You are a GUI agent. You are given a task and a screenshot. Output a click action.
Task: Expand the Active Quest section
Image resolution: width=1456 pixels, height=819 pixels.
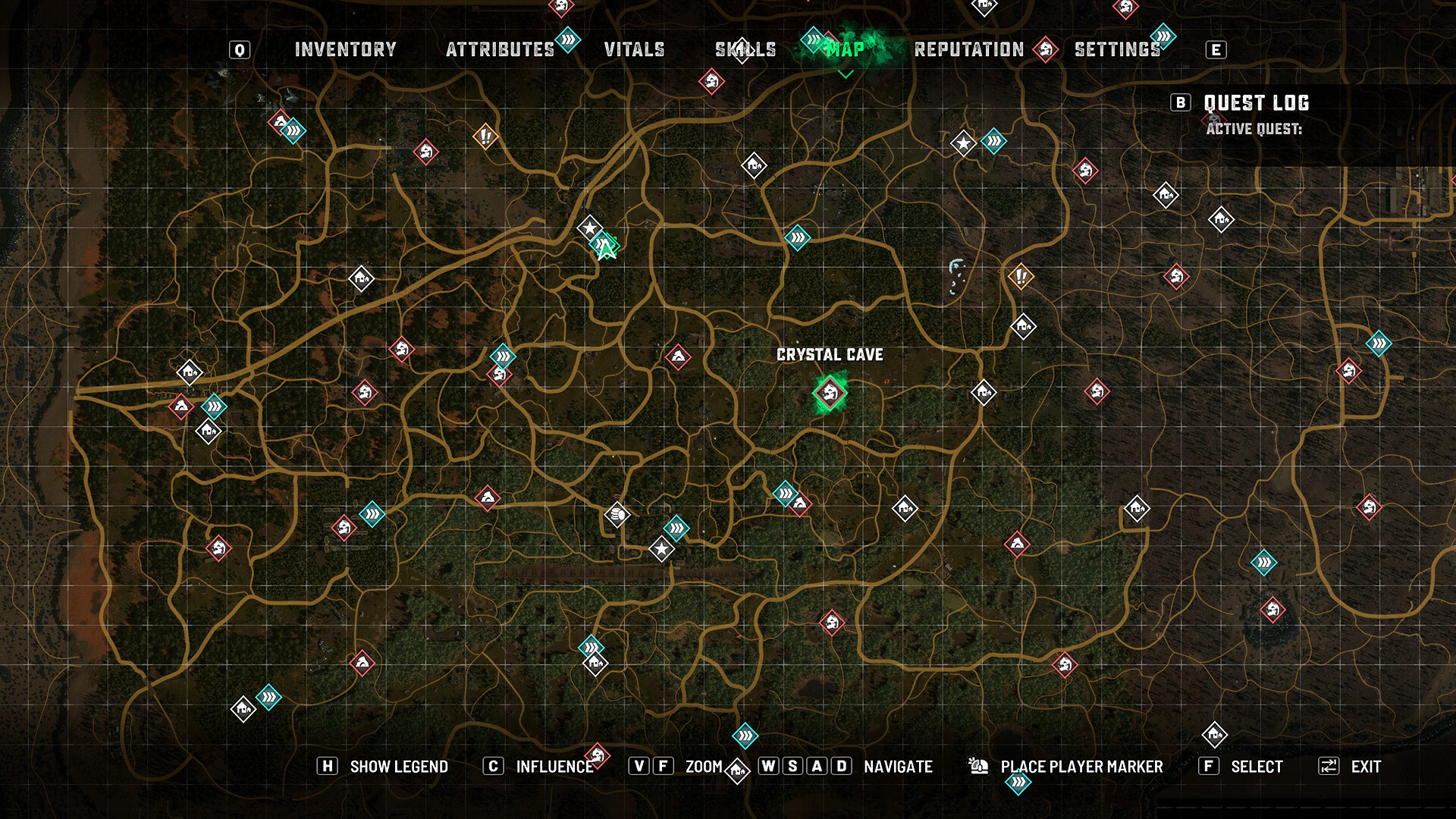pyautogui.click(x=1257, y=130)
